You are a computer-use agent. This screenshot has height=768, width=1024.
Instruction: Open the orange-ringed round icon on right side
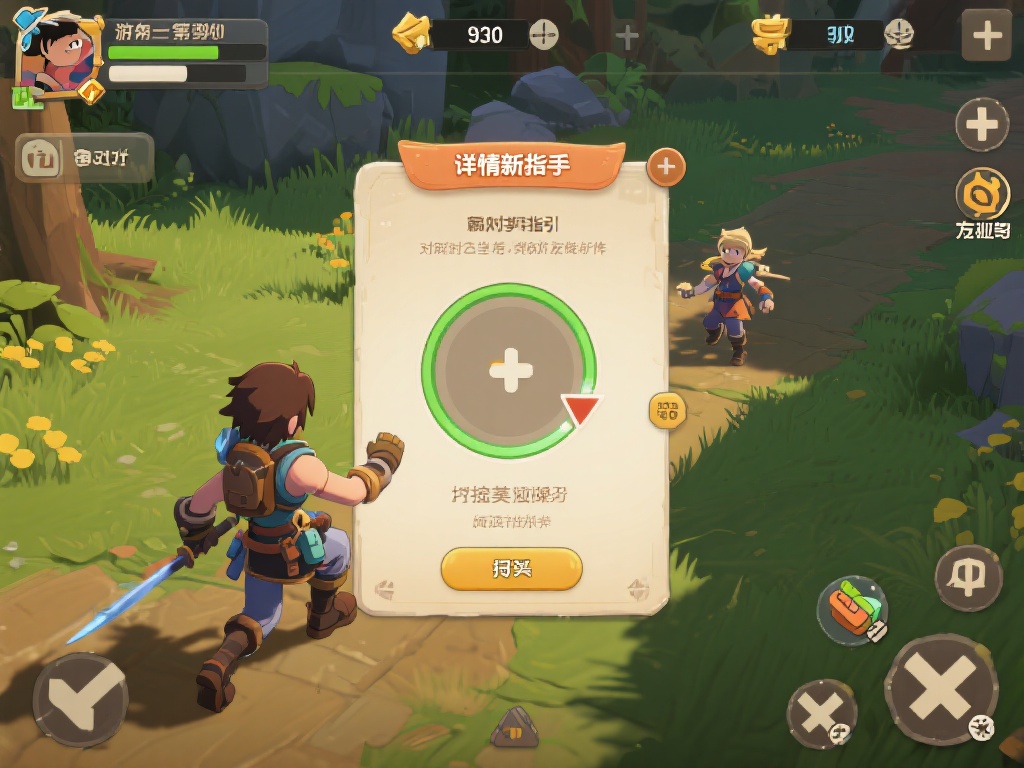pyautogui.click(x=982, y=194)
